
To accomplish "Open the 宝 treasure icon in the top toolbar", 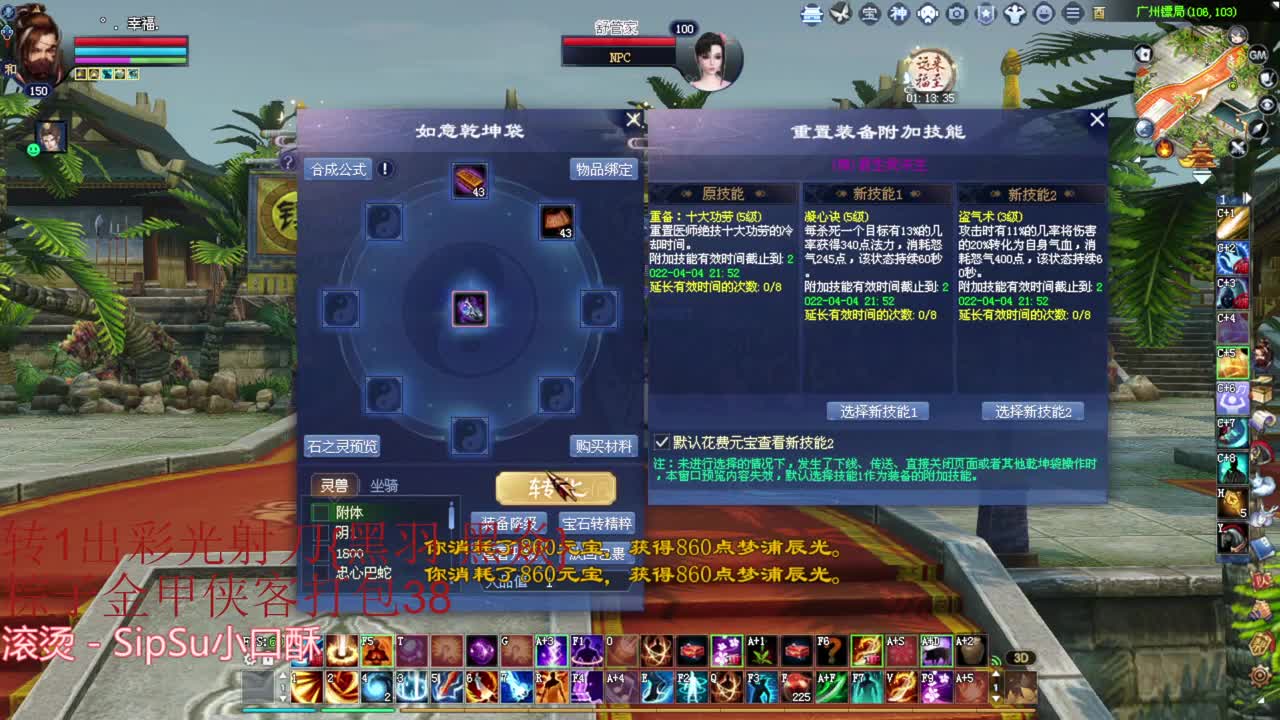I will 869,14.
